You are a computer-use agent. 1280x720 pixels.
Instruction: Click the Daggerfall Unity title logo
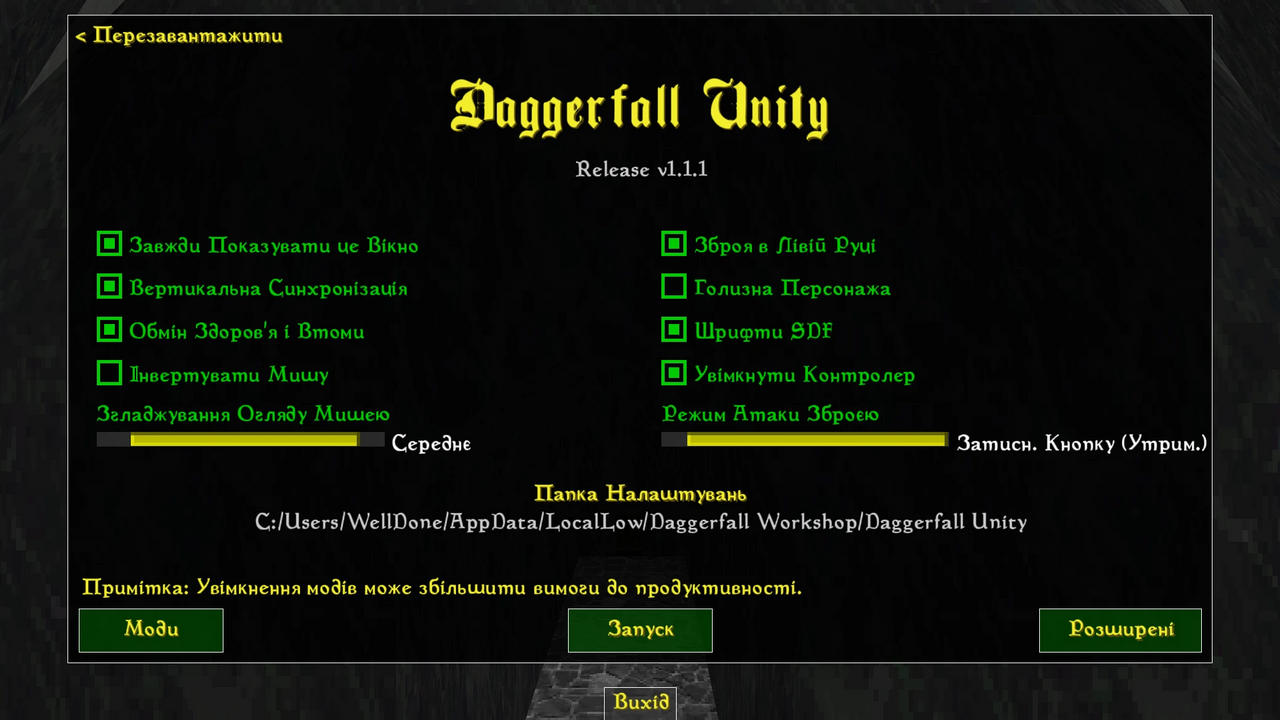click(640, 105)
